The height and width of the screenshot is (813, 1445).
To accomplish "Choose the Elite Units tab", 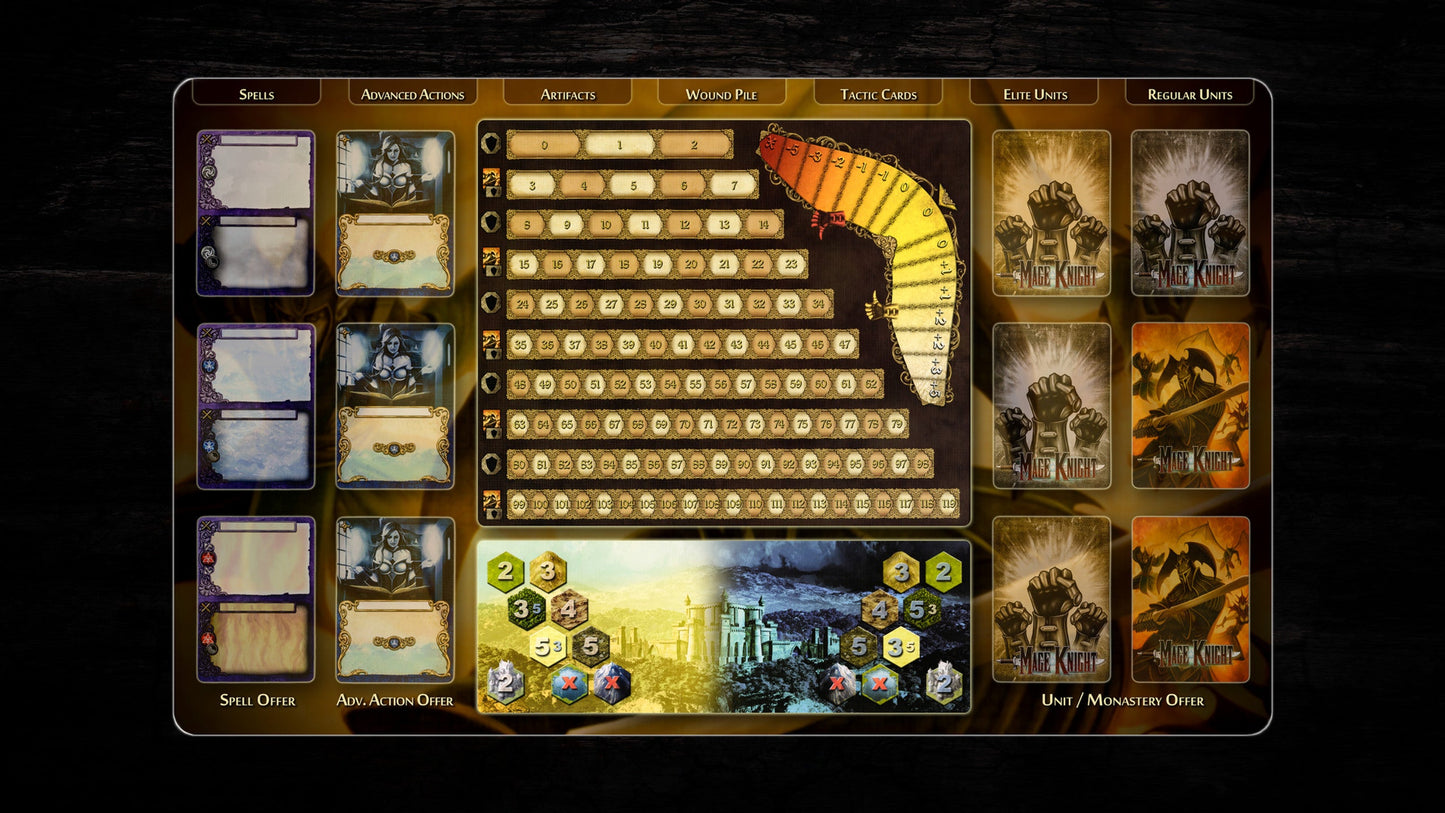I will 1035,94.
